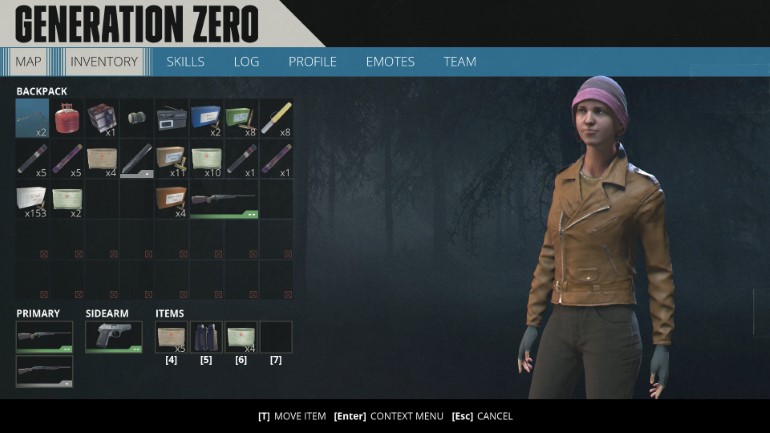770x433 pixels.
Task: Choose the binoculars in item slot 5
Action: pyautogui.click(x=206, y=336)
